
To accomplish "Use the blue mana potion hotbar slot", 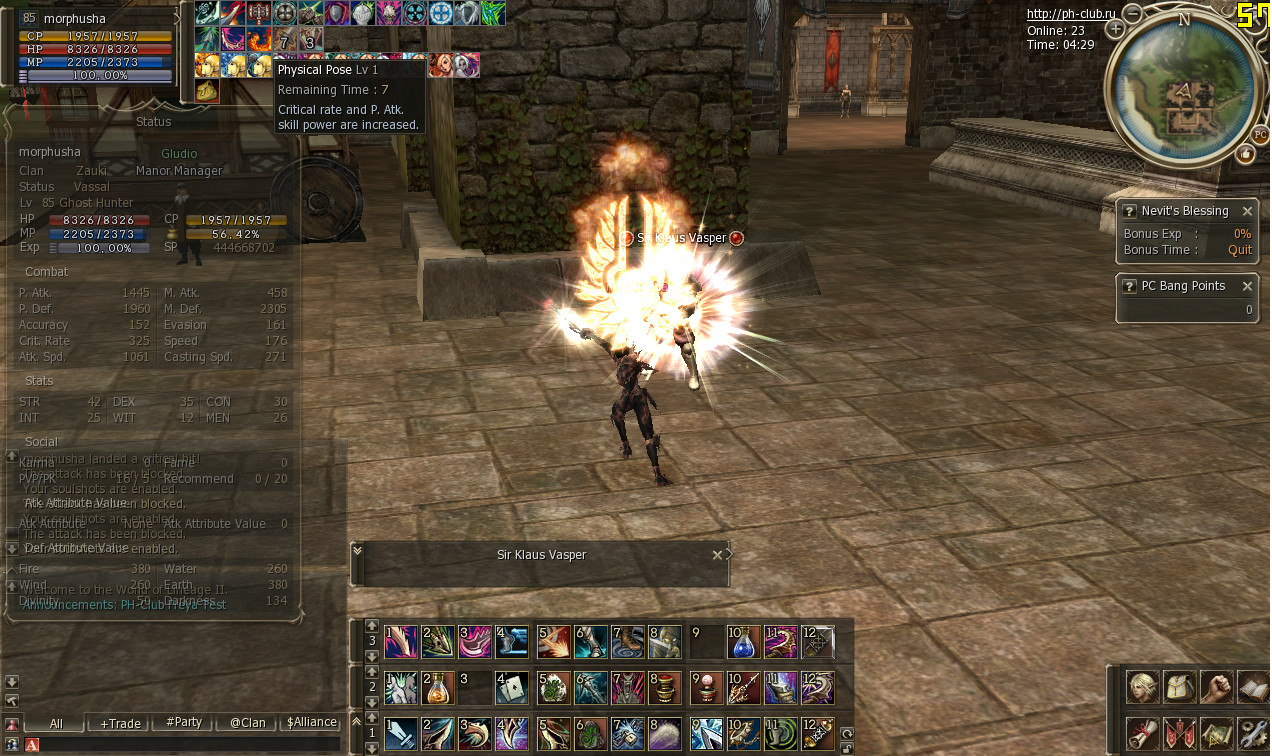I will click(742, 642).
